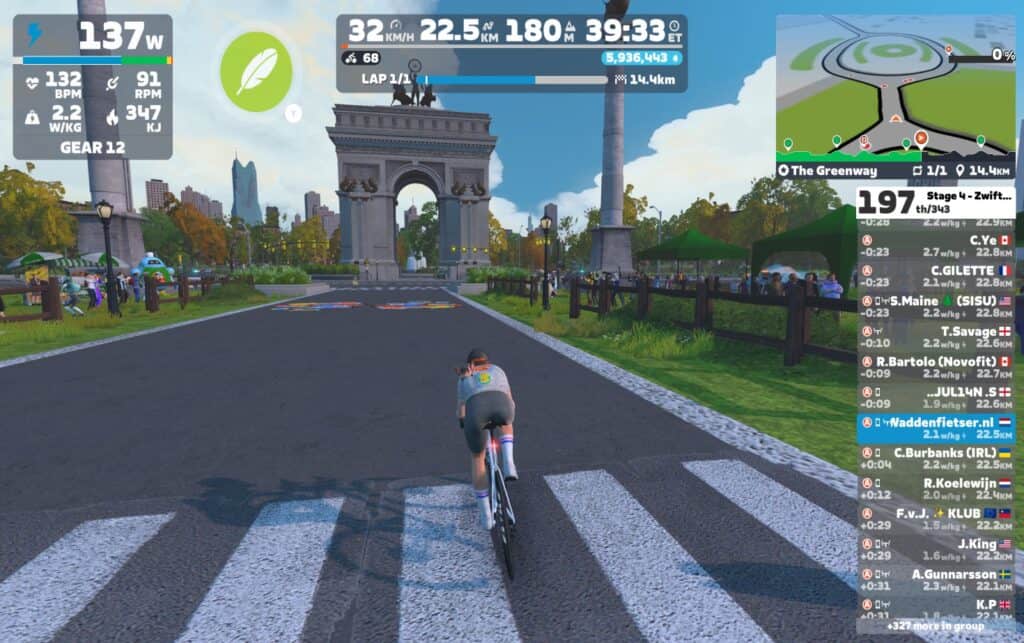
Task: Select highlighted Waddenfietser.nl rider row
Action: 936,428
